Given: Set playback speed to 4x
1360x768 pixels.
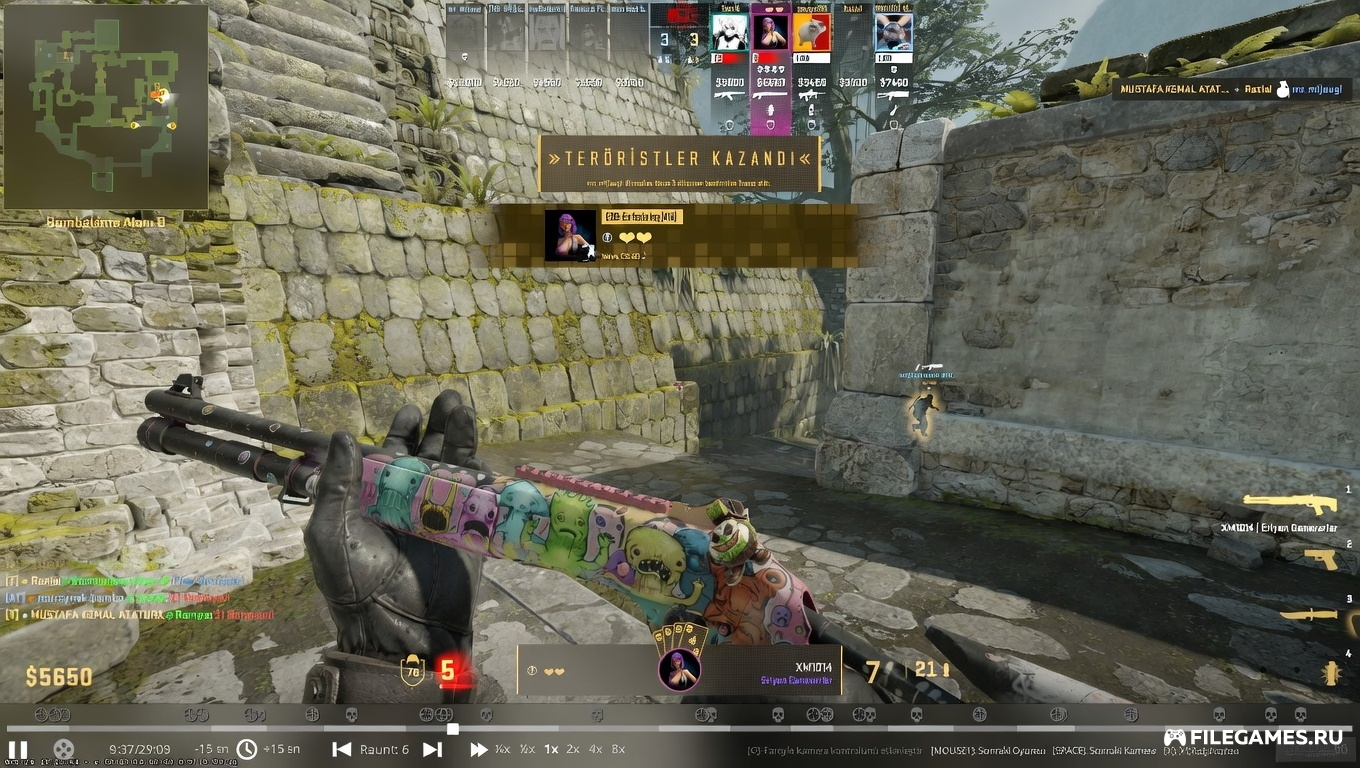Looking at the screenshot, I should click(596, 749).
